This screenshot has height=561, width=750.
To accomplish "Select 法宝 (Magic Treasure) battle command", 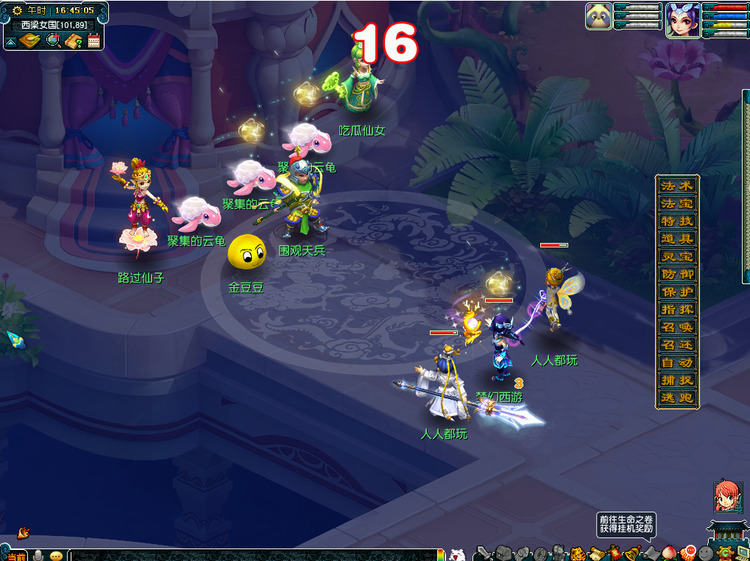I will [677, 203].
